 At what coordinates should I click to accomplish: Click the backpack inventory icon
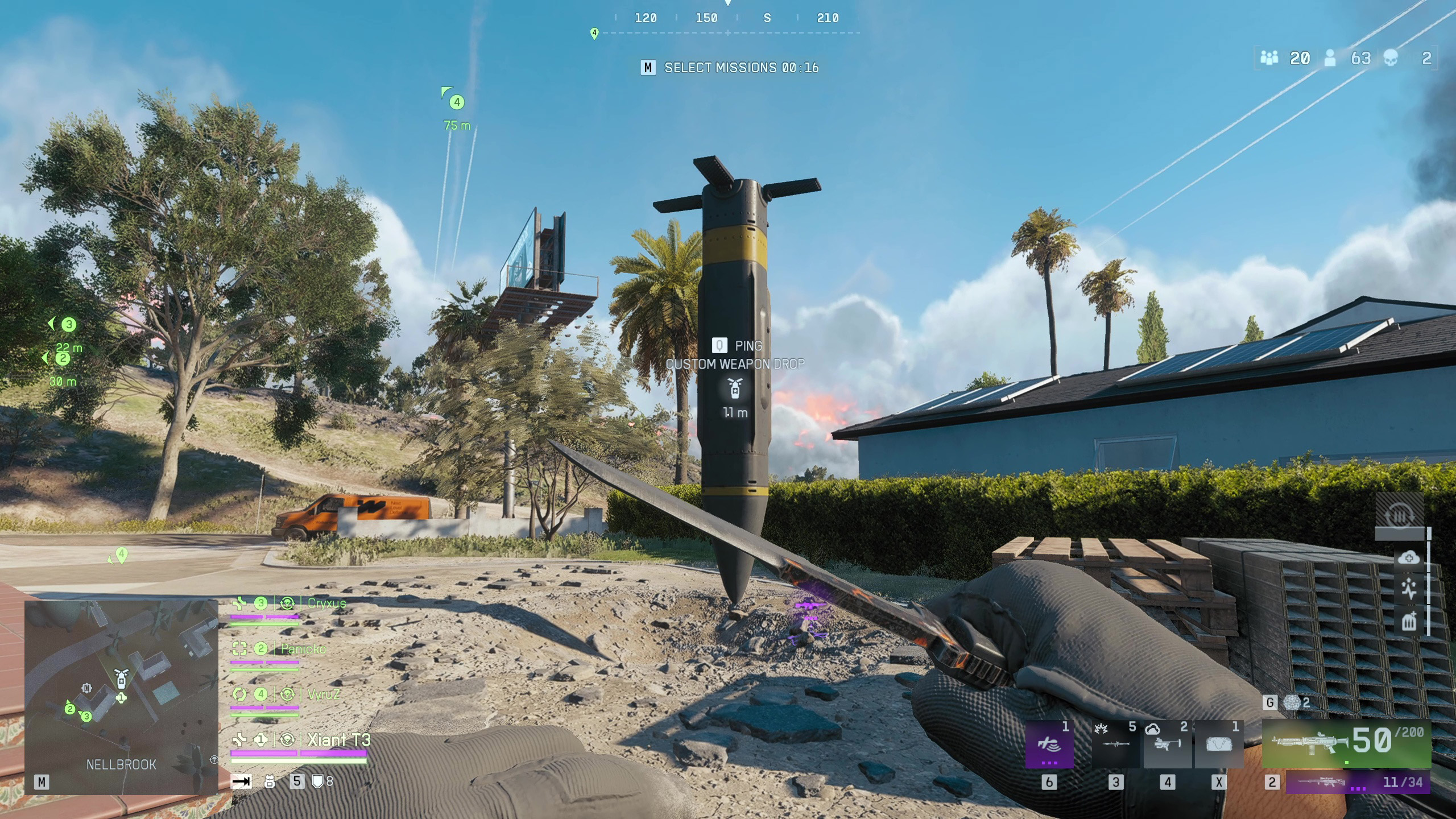pyautogui.click(x=270, y=781)
